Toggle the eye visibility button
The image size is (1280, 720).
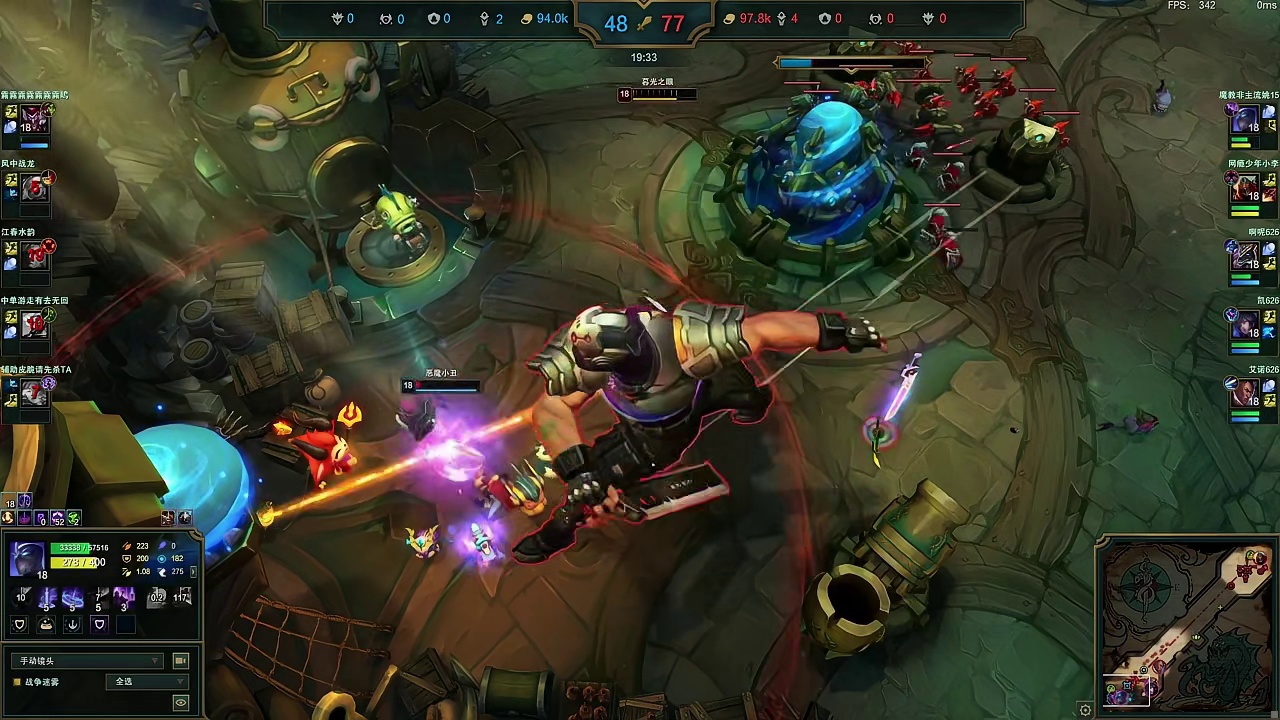[x=181, y=703]
